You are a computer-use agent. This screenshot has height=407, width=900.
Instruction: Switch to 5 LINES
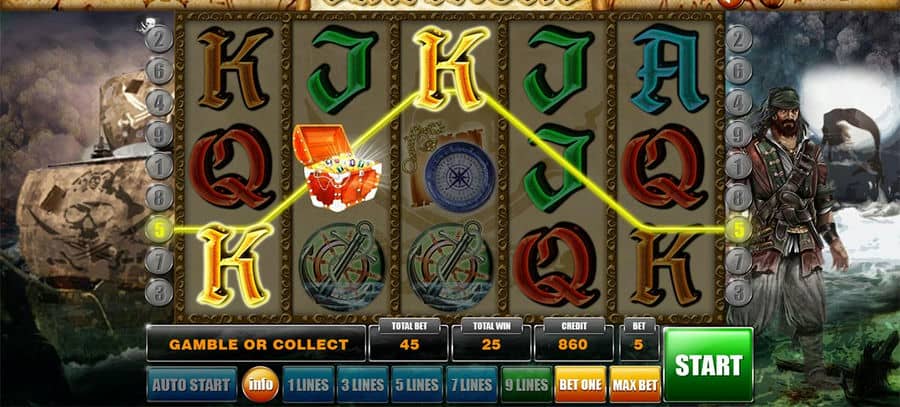415,384
